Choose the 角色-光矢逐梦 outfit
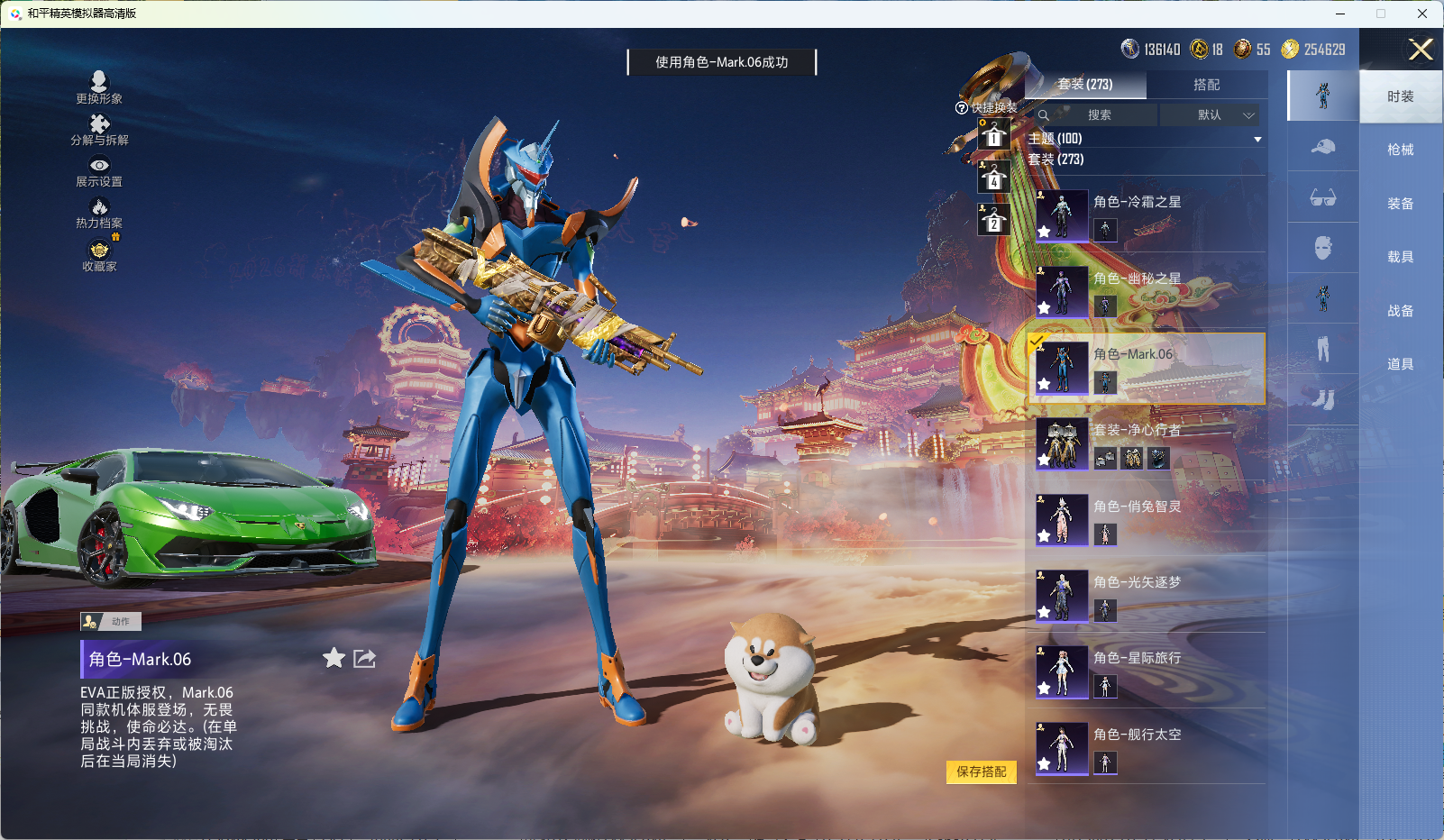Viewport: 1444px width, 840px height. pyautogui.click(x=1148, y=596)
